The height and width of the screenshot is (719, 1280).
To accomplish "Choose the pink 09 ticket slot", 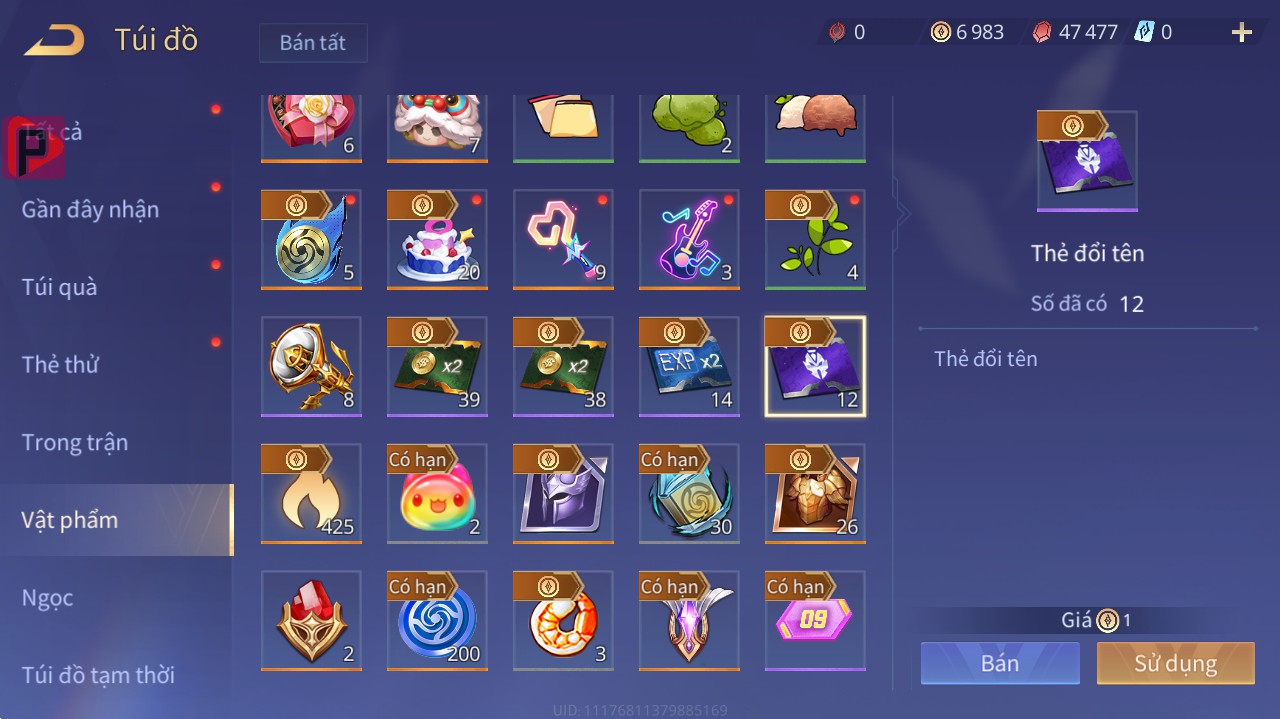I will point(815,620).
